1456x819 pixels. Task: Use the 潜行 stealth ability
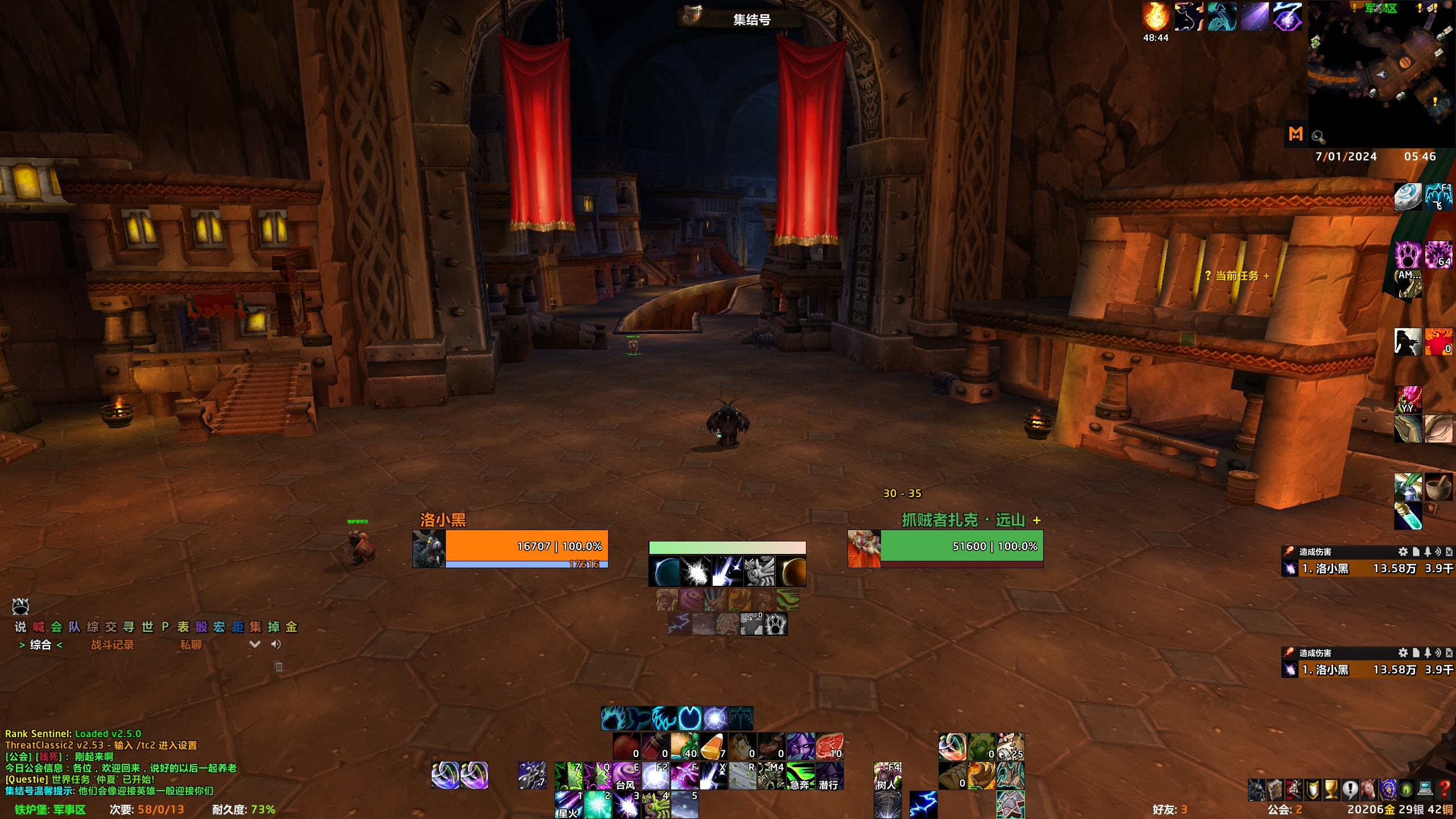[829, 776]
